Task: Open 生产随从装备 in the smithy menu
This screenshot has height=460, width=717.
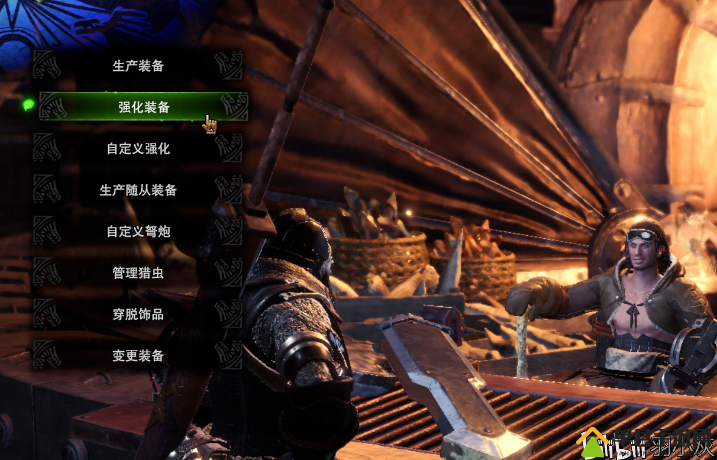Action: pos(138,190)
